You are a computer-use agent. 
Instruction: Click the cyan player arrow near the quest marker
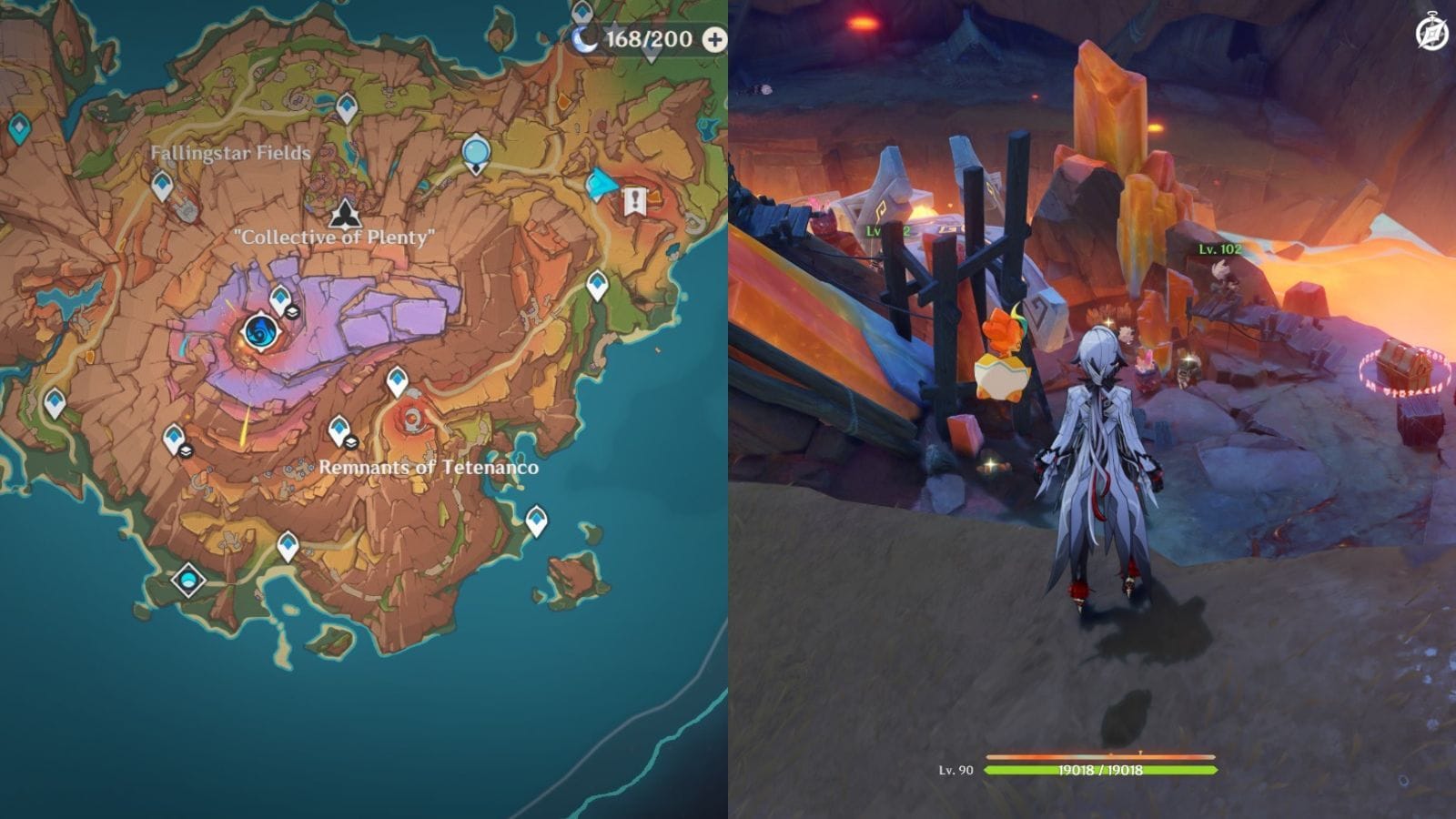coord(600,183)
